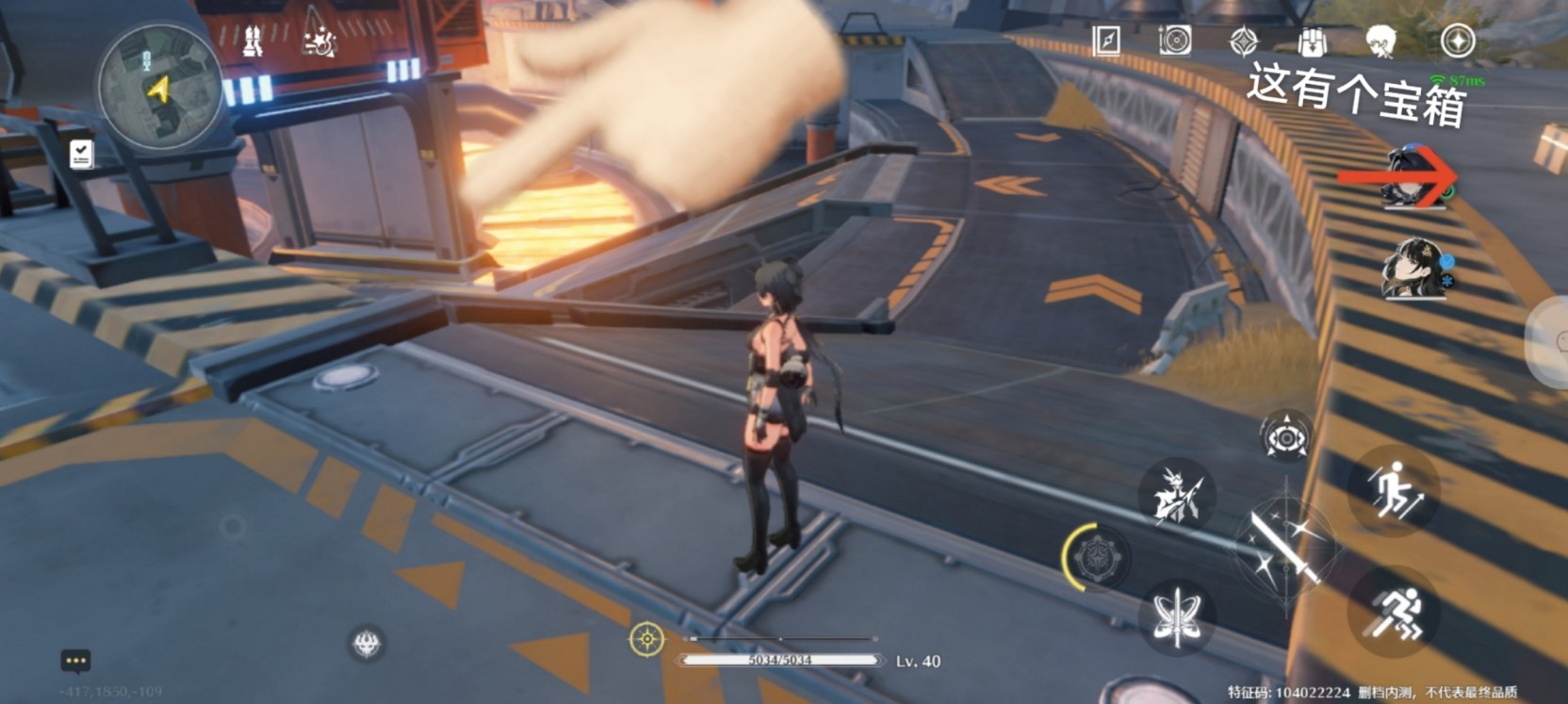Open the events icon with stars
The height and width of the screenshot is (704, 1568).
tap(320, 41)
